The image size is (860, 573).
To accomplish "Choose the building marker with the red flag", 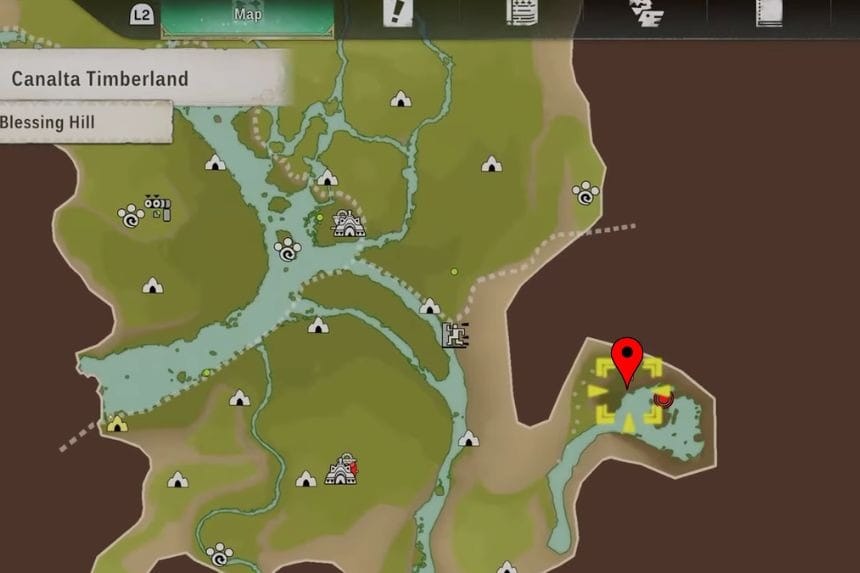I will click(x=342, y=469).
